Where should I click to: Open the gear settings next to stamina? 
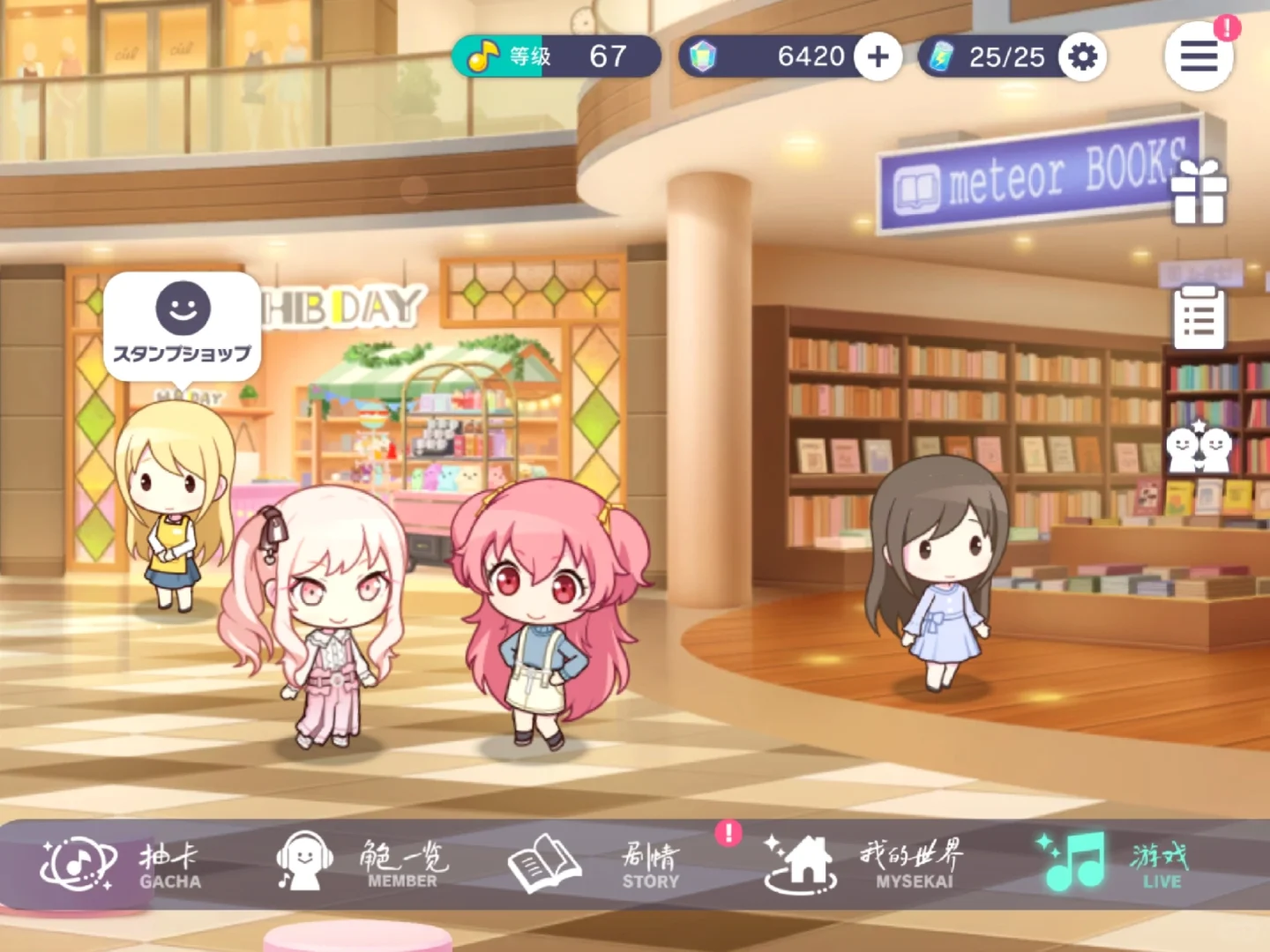(1083, 57)
